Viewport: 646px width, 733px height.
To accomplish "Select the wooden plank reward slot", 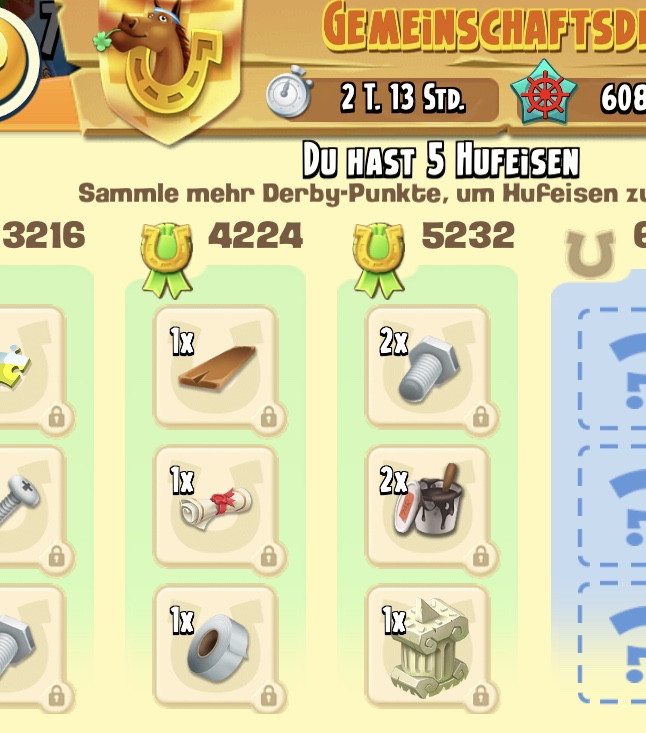I will pyautogui.click(x=215, y=368).
